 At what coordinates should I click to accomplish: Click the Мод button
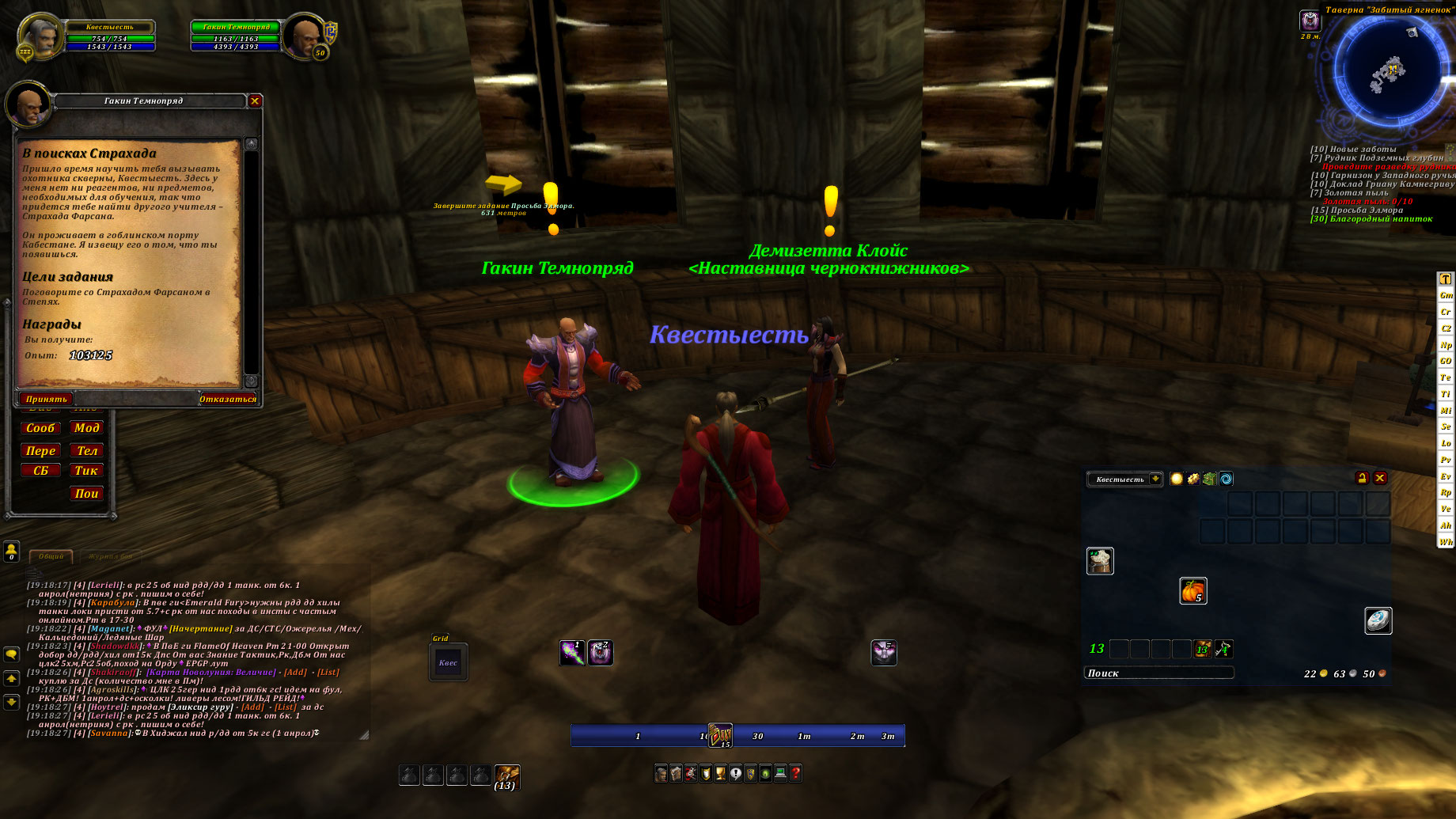pos(86,428)
